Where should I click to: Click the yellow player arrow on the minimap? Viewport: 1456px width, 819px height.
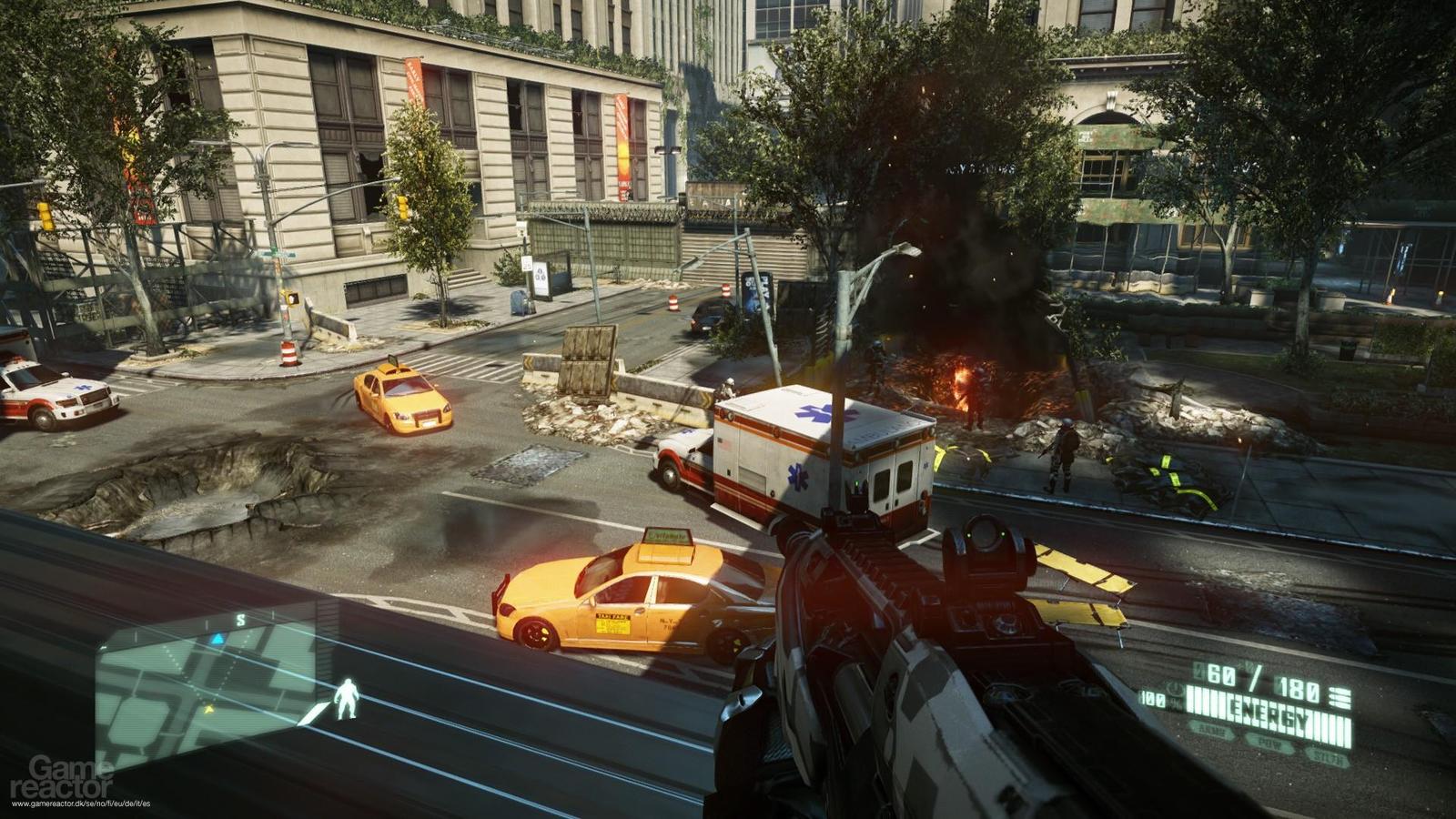click(208, 708)
